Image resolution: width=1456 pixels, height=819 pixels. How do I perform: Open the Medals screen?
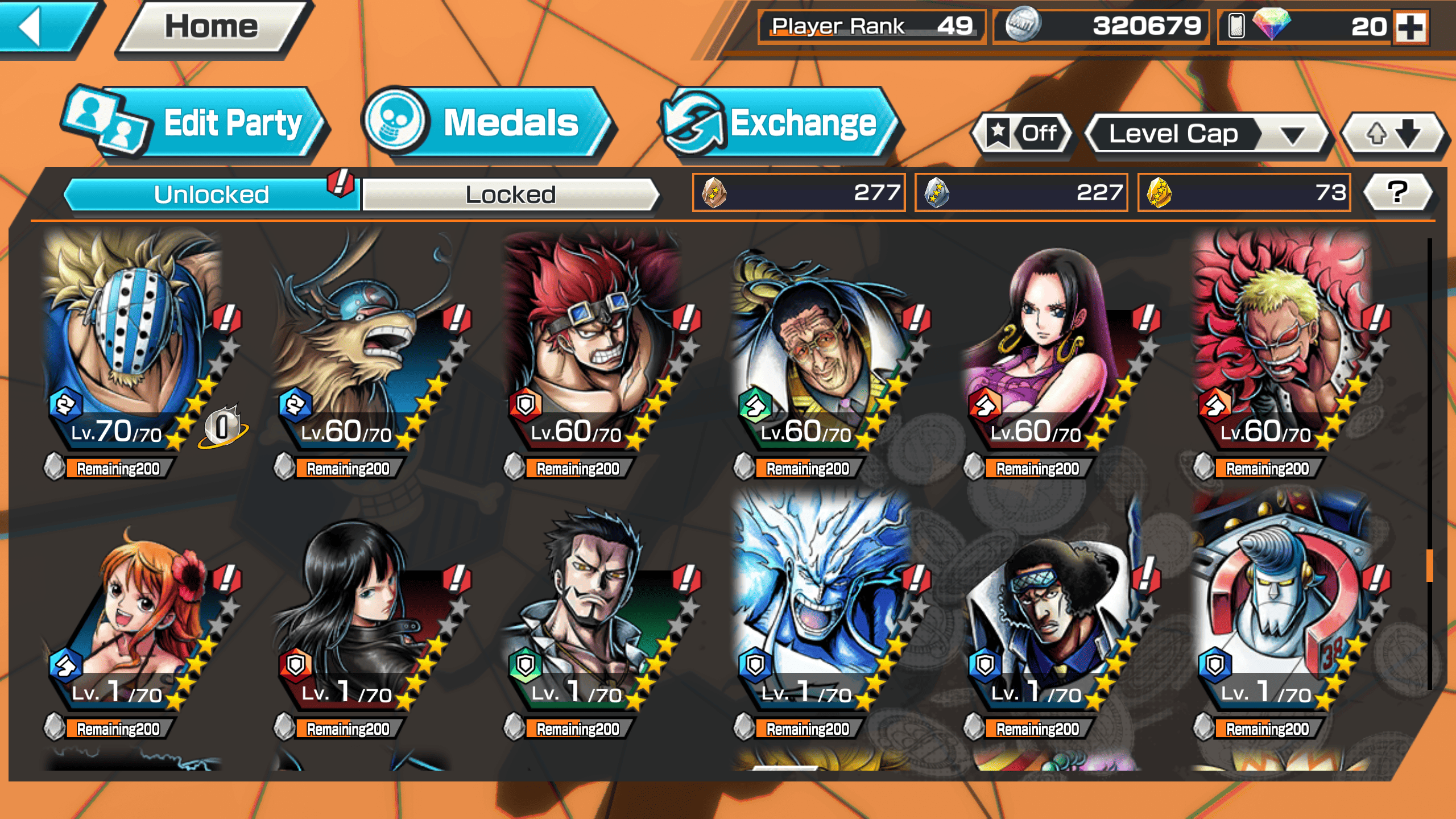point(489,123)
